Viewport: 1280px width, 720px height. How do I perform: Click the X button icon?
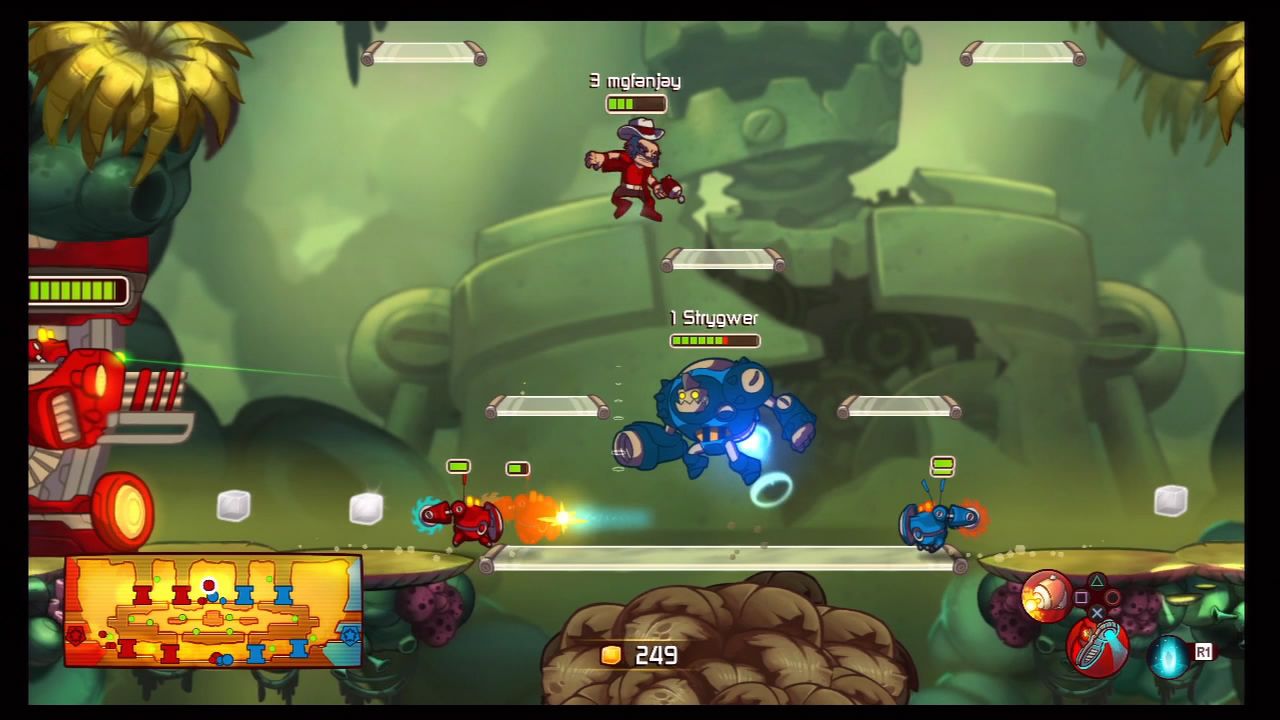point(1098,613)
